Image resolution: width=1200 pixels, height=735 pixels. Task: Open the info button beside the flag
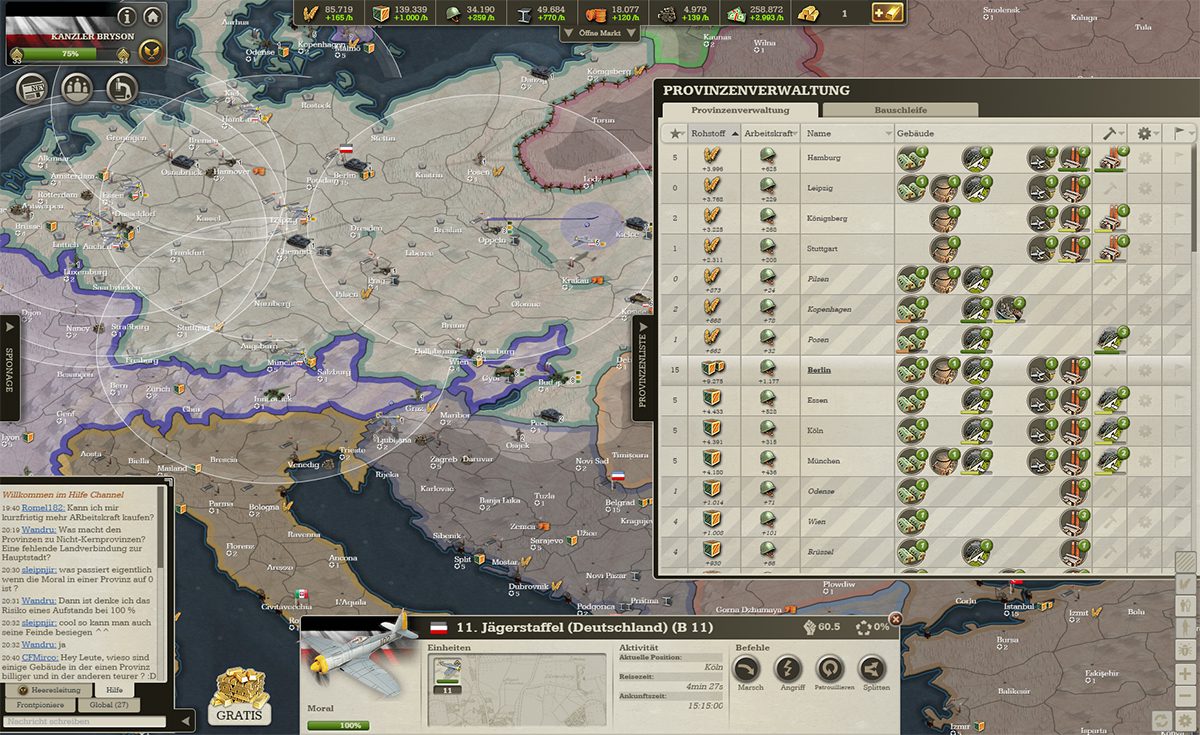pyautogui.click(x=127, y=16)
